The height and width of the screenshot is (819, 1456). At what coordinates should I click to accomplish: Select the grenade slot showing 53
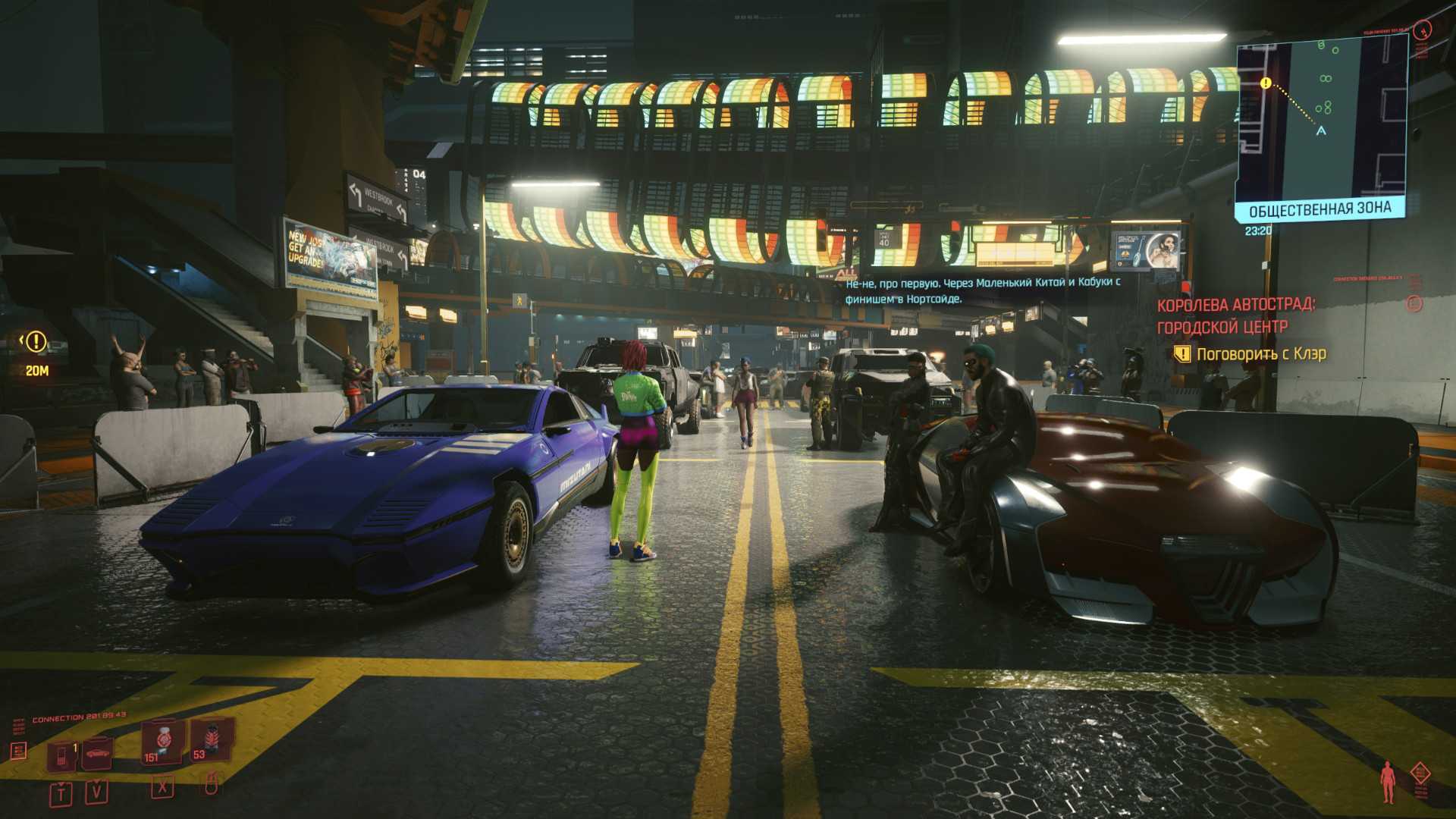click(x=210, y=740)
